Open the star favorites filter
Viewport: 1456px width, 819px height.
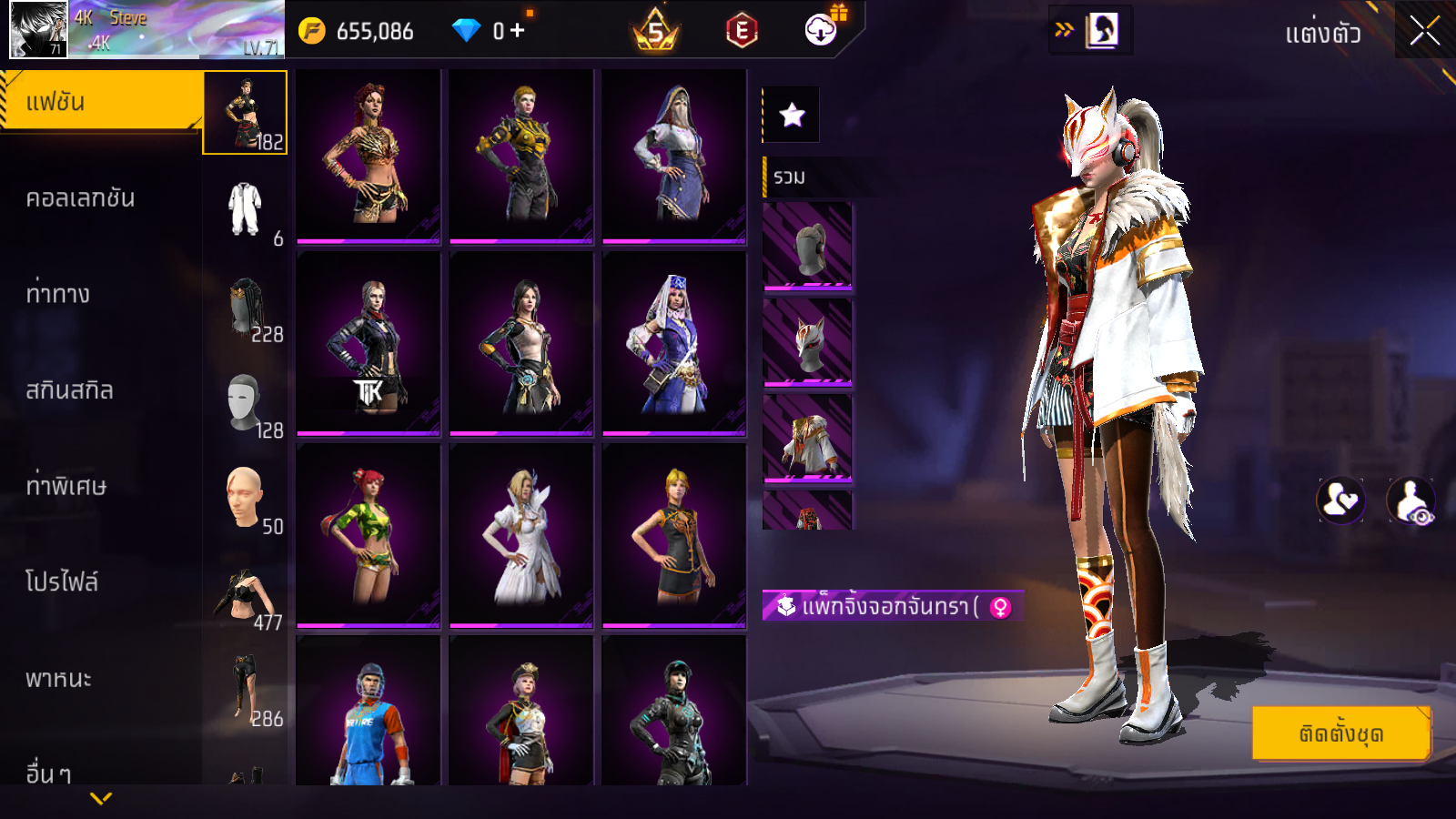pyautogui.click(x=792, y=115)
